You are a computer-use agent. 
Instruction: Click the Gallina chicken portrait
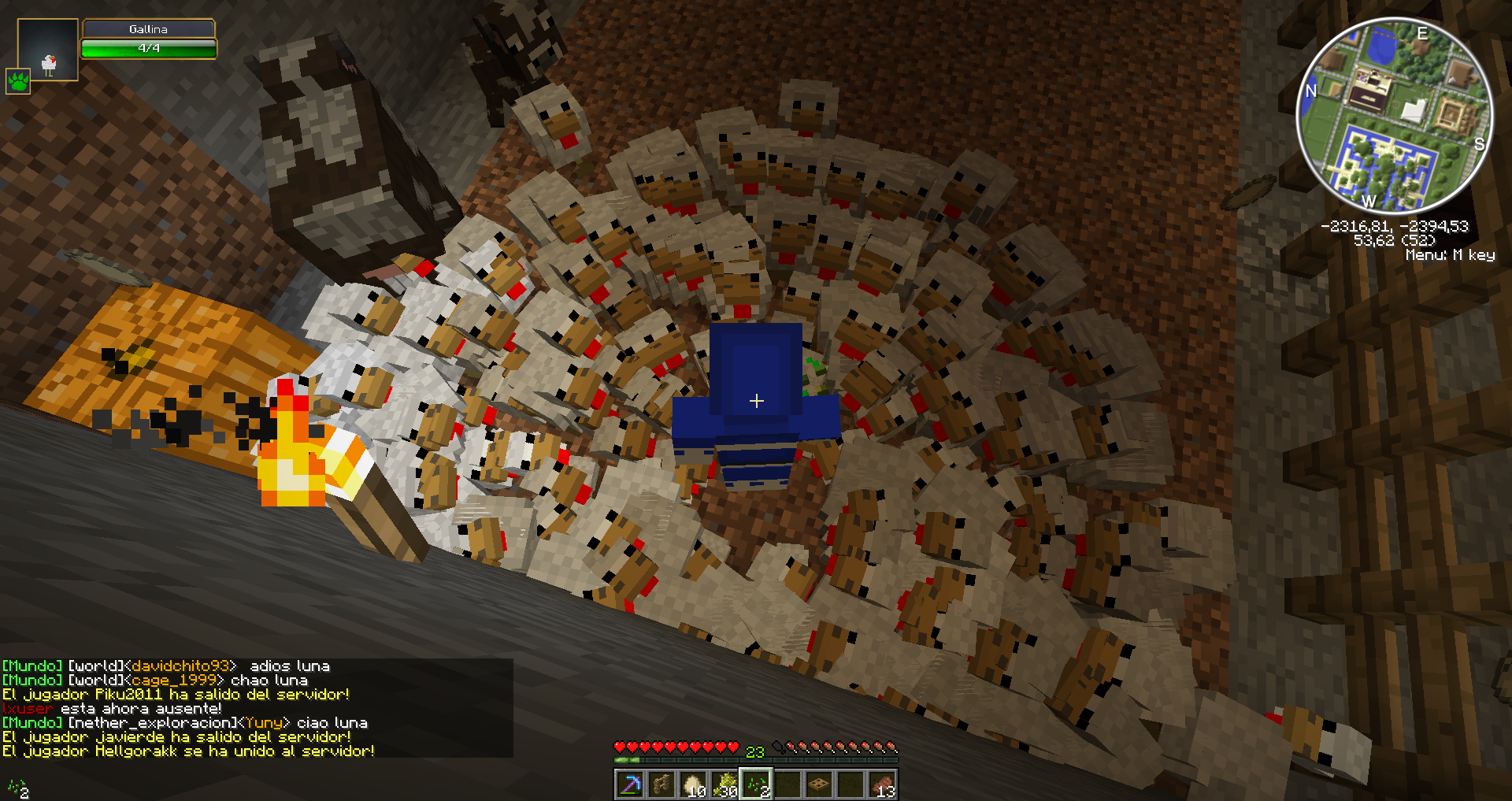click(48, 50)
